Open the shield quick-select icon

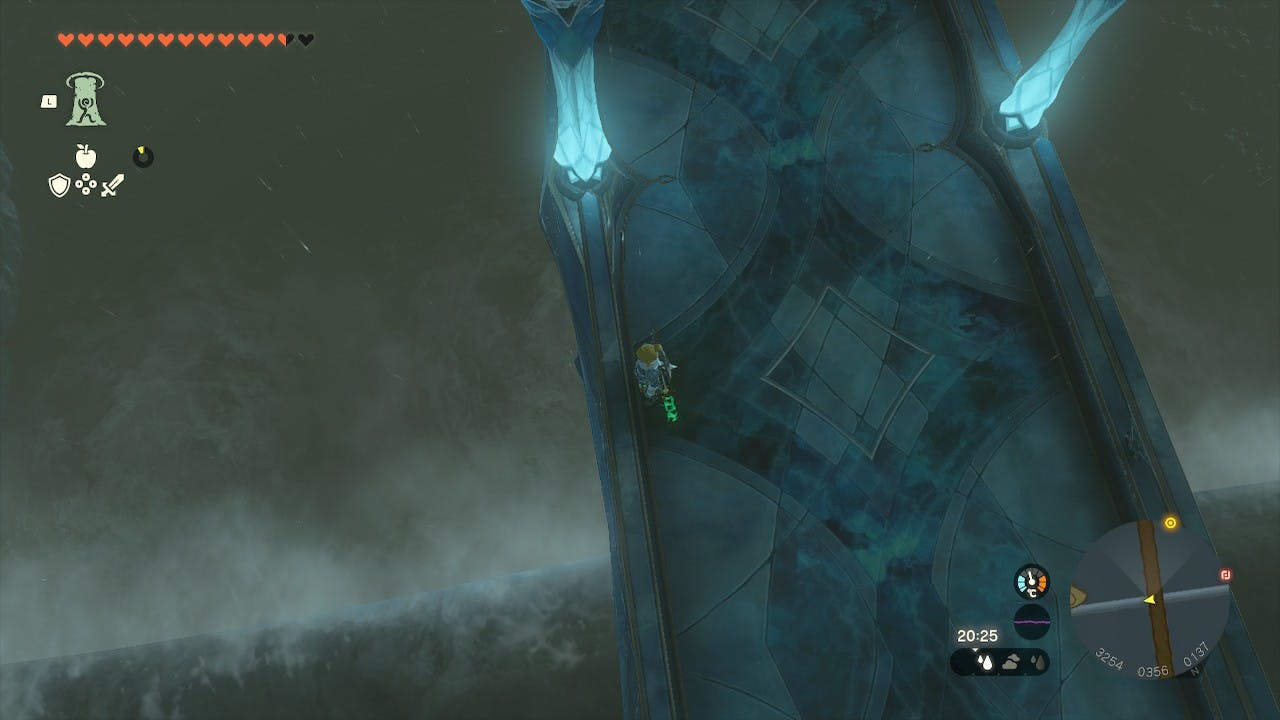point(59,185)
